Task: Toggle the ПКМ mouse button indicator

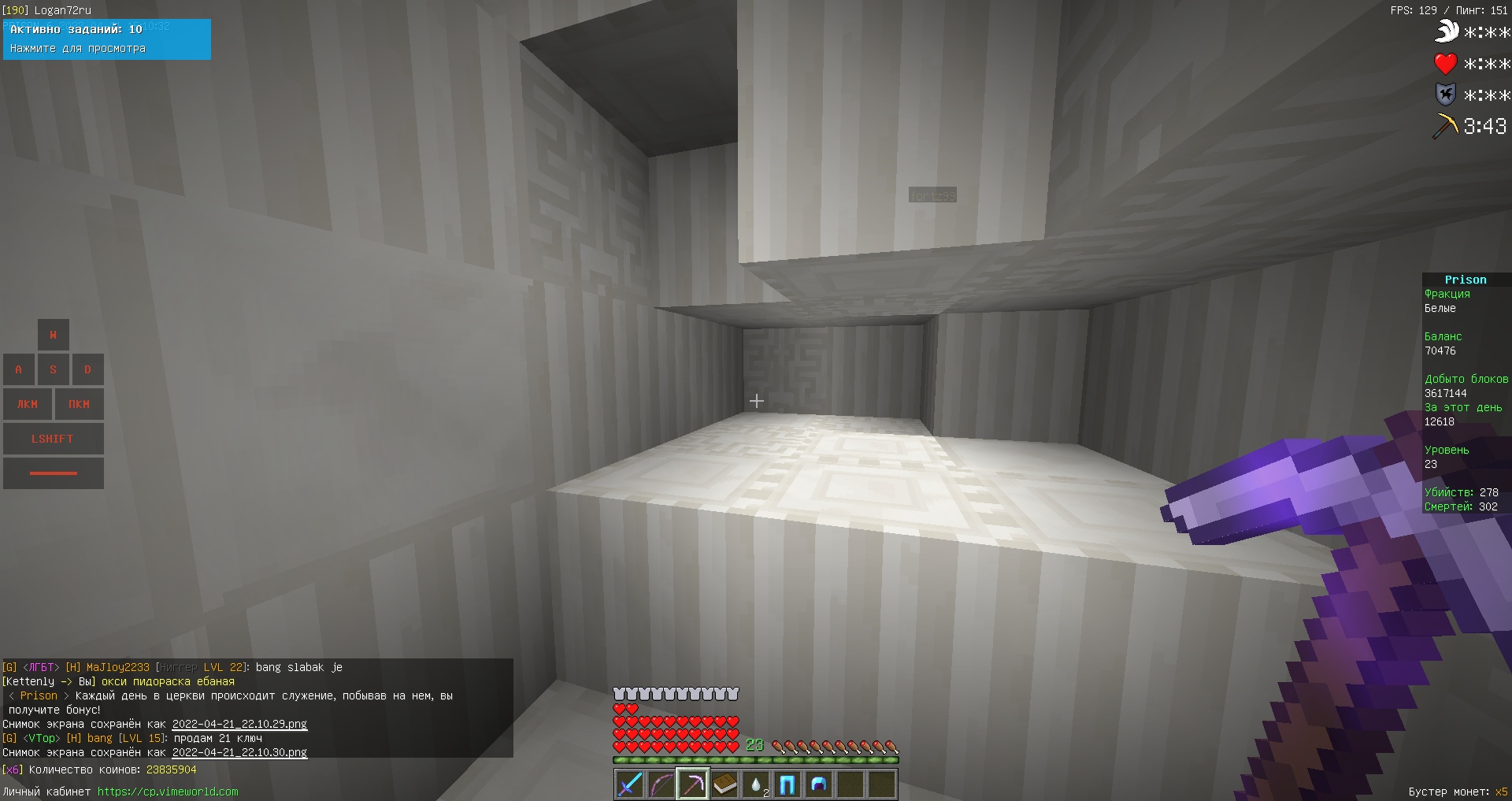Action: pyautogui.click(x=79, y=403)
